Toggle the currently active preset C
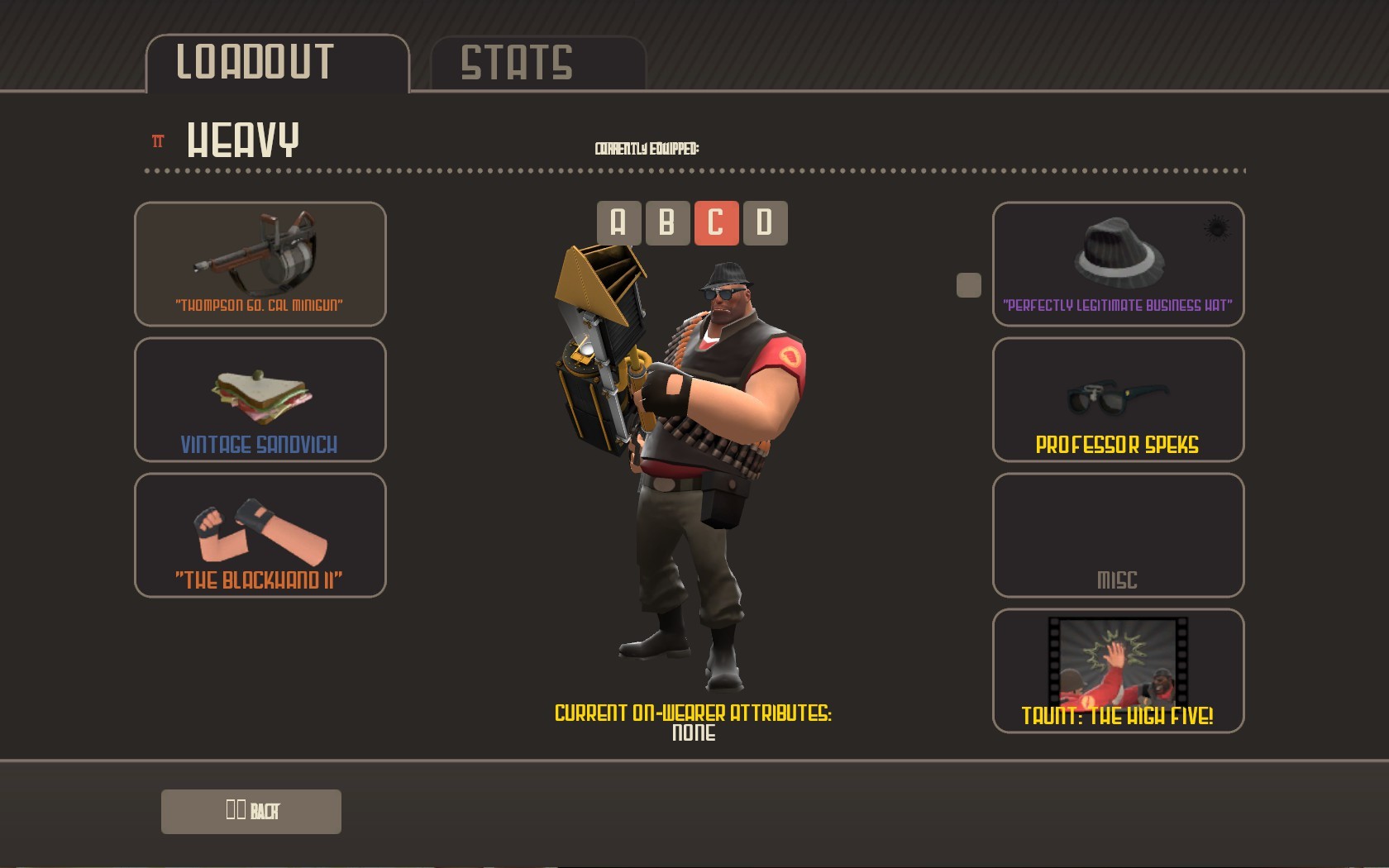 pyautogui.click(x=716, y=222)
